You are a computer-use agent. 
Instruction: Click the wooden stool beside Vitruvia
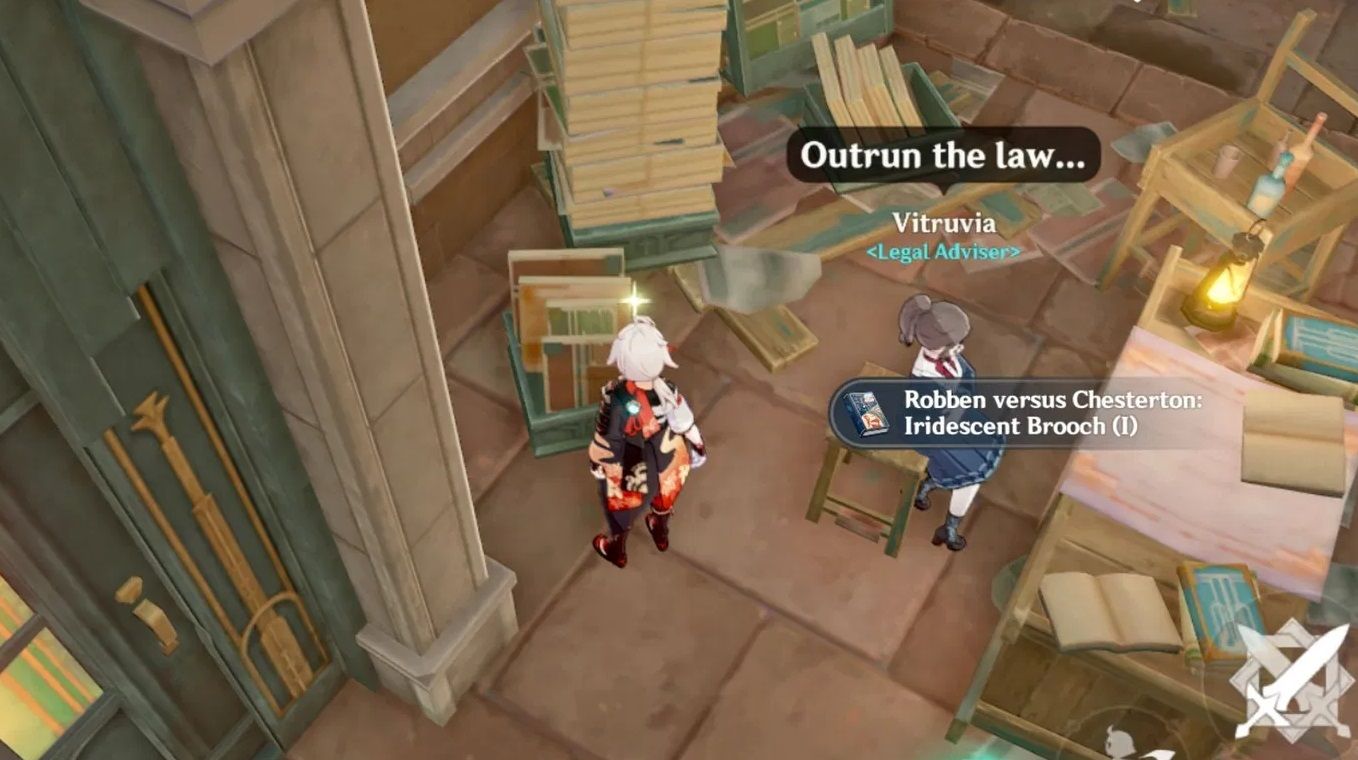[x=860, y=490]
